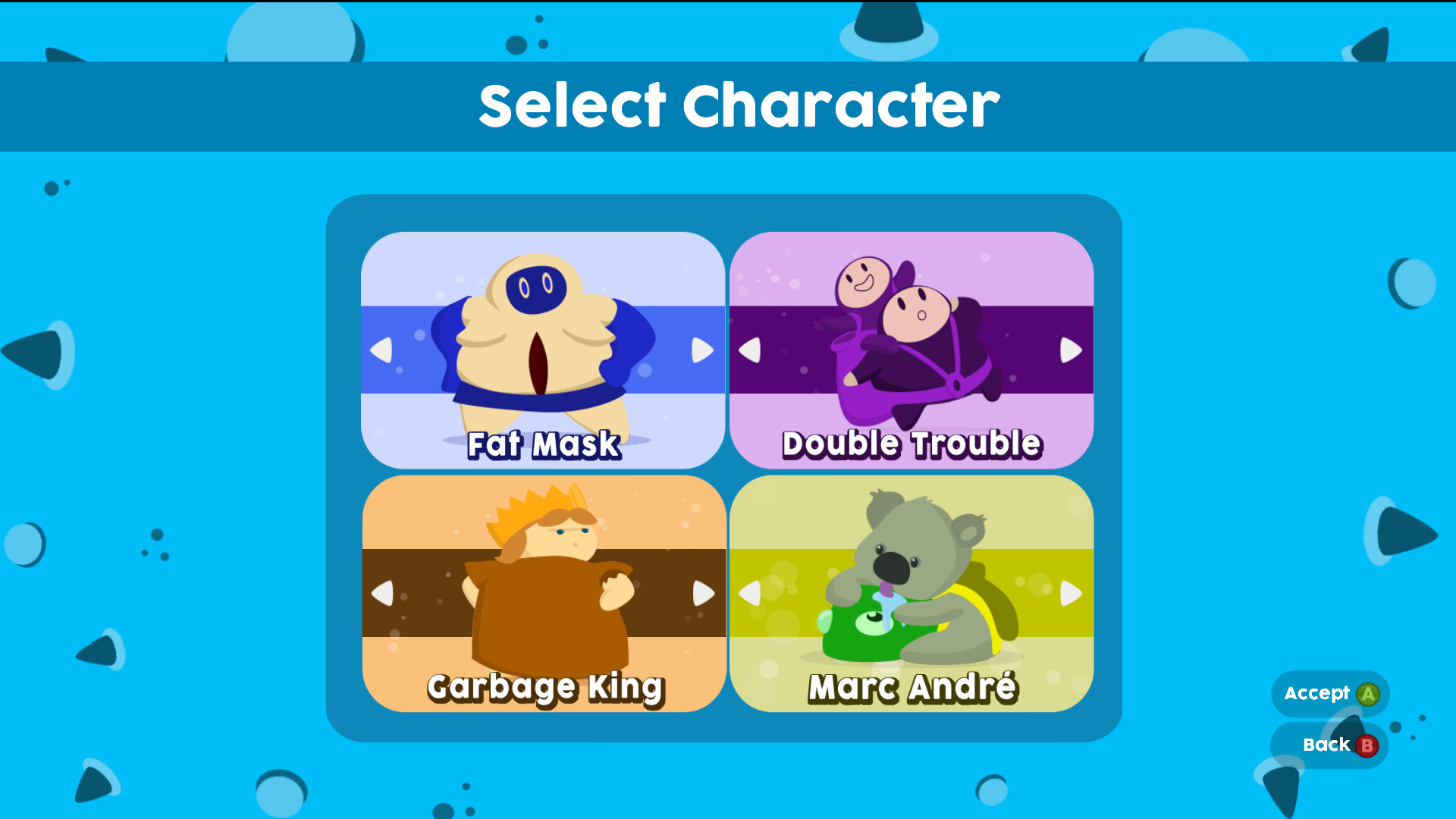The height and width of the screenshot is (819, 1456).
Task: Click the Select Character title banner
Action: click(728, 105)
